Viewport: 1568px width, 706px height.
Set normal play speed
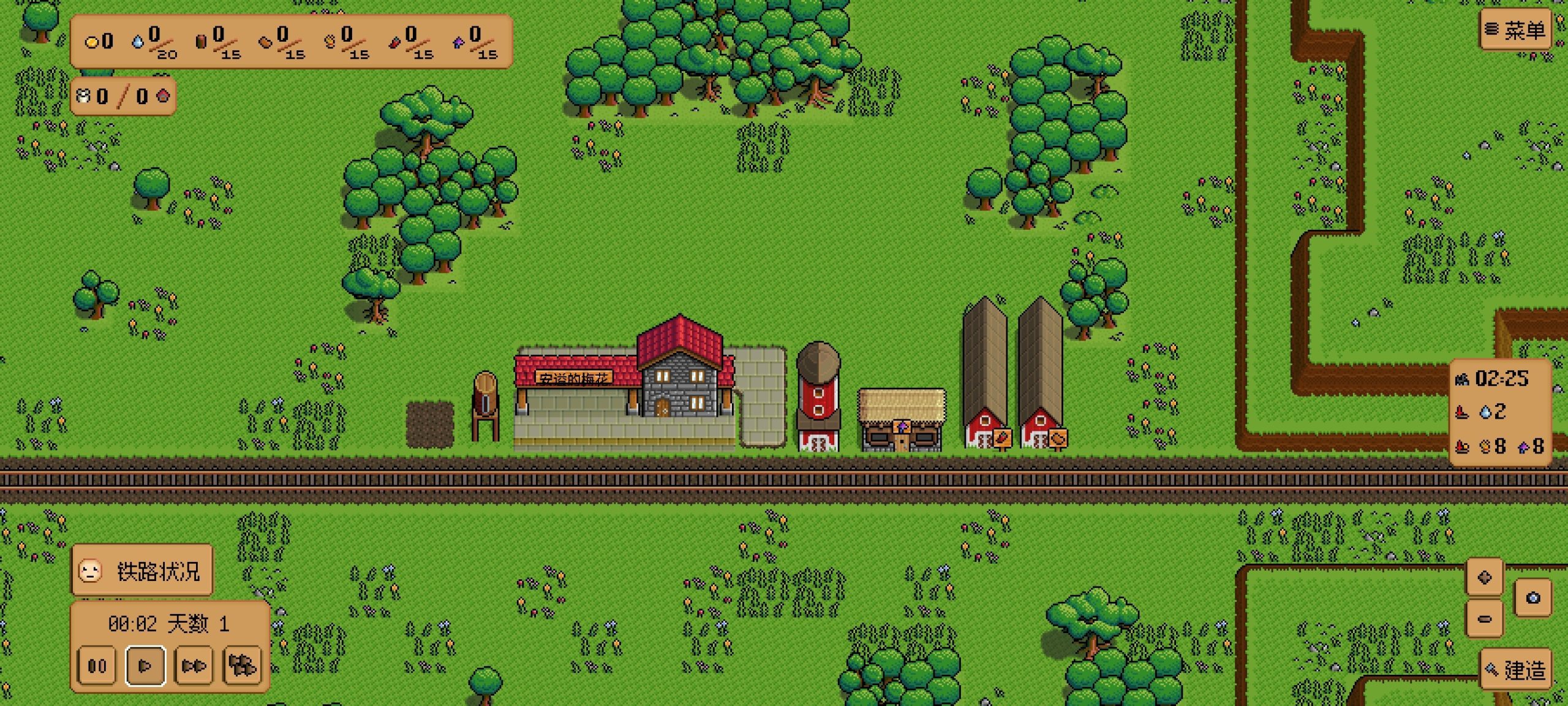coord(145,665)
